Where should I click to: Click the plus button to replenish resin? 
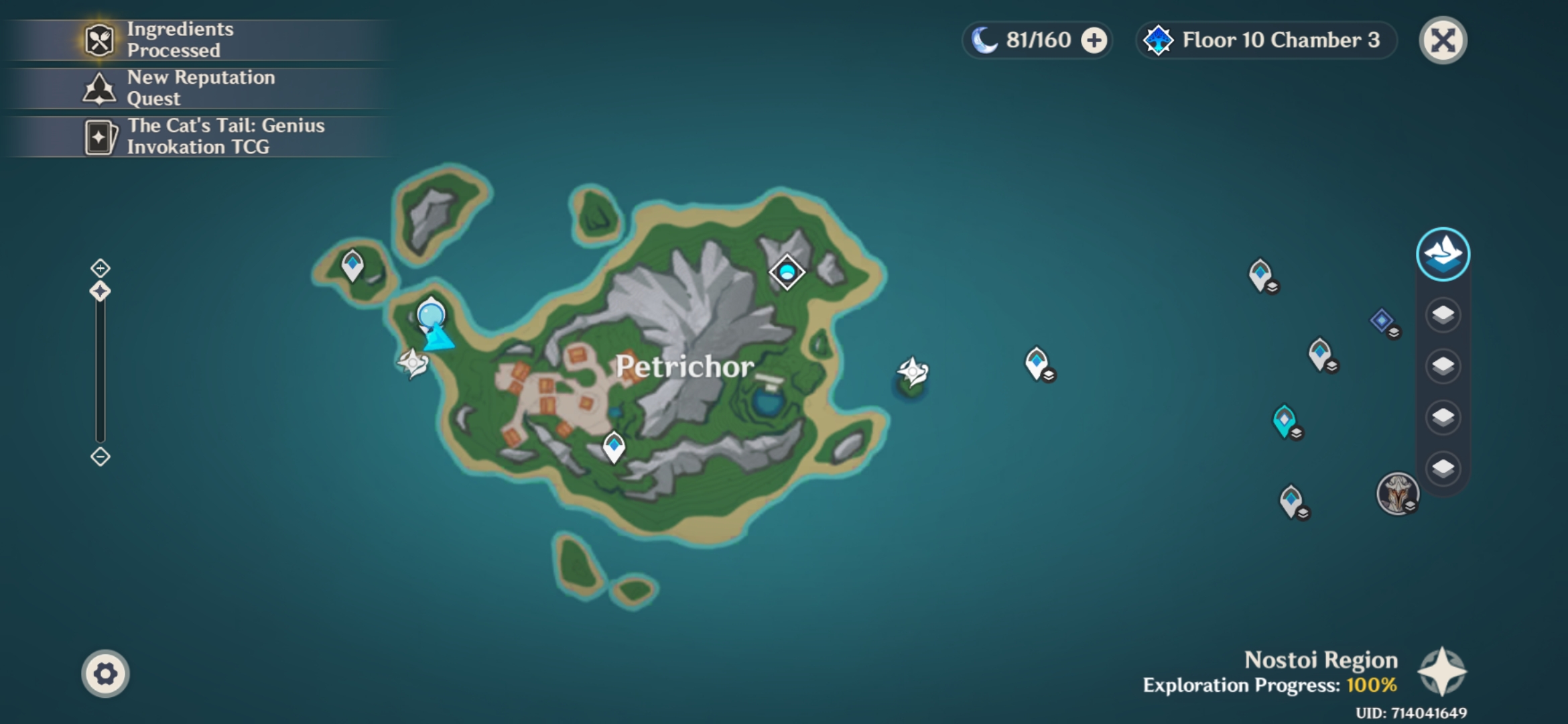(x=1094, y=40)
